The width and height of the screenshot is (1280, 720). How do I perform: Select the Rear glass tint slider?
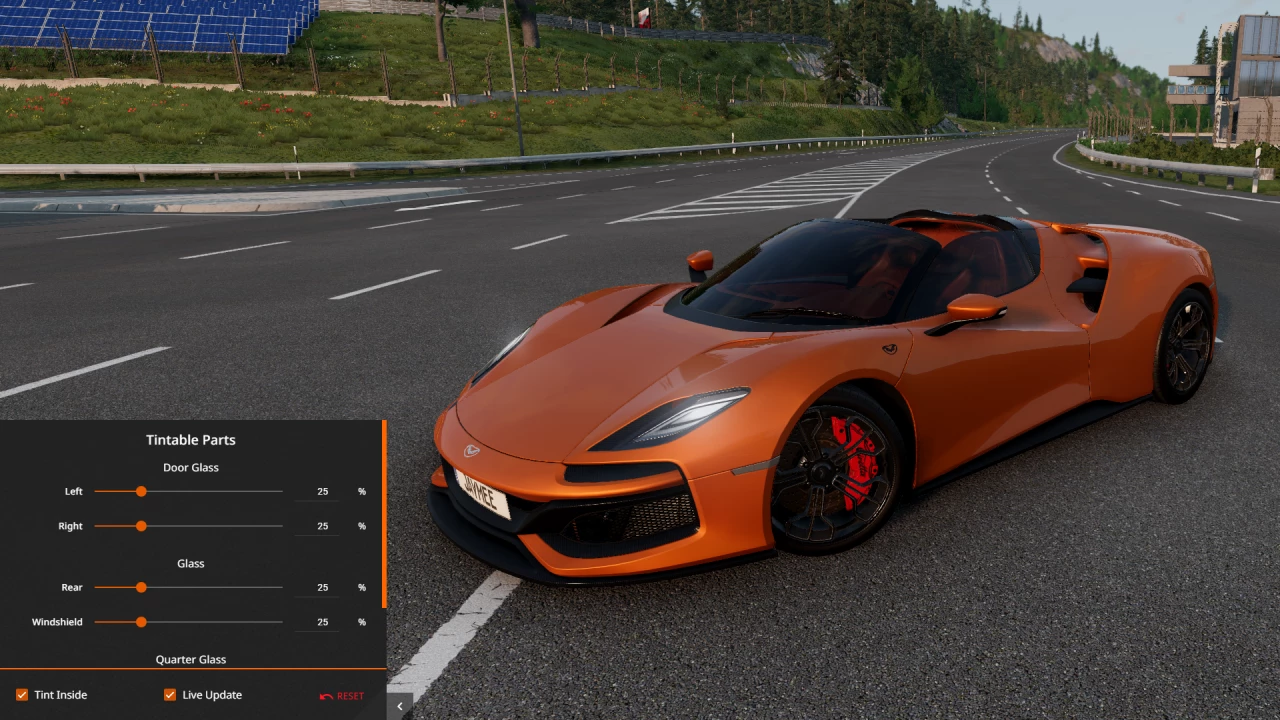(x=141, y=587)
